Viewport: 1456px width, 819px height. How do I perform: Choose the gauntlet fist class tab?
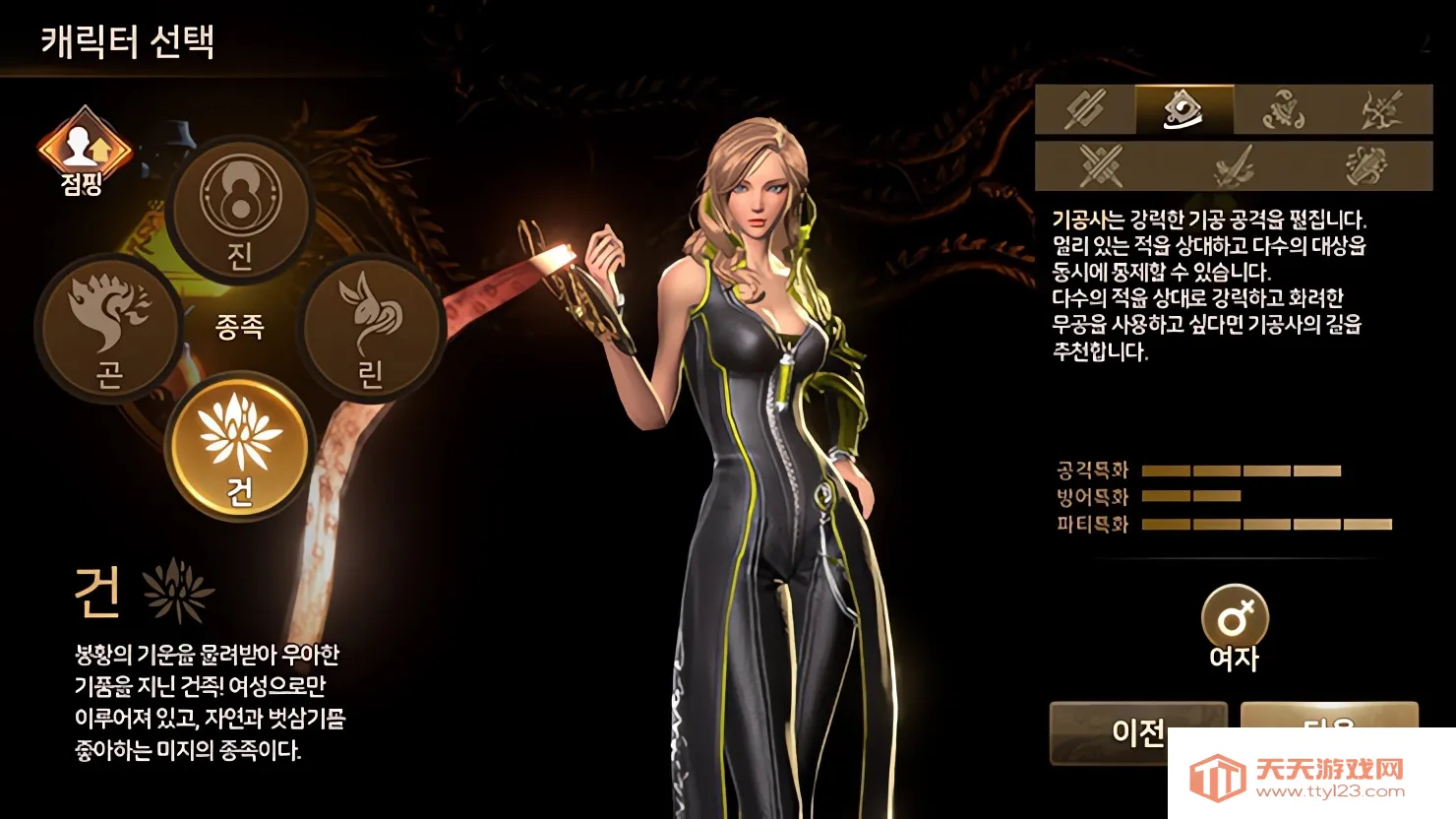pyautogui.click(x=1365, y=164)
